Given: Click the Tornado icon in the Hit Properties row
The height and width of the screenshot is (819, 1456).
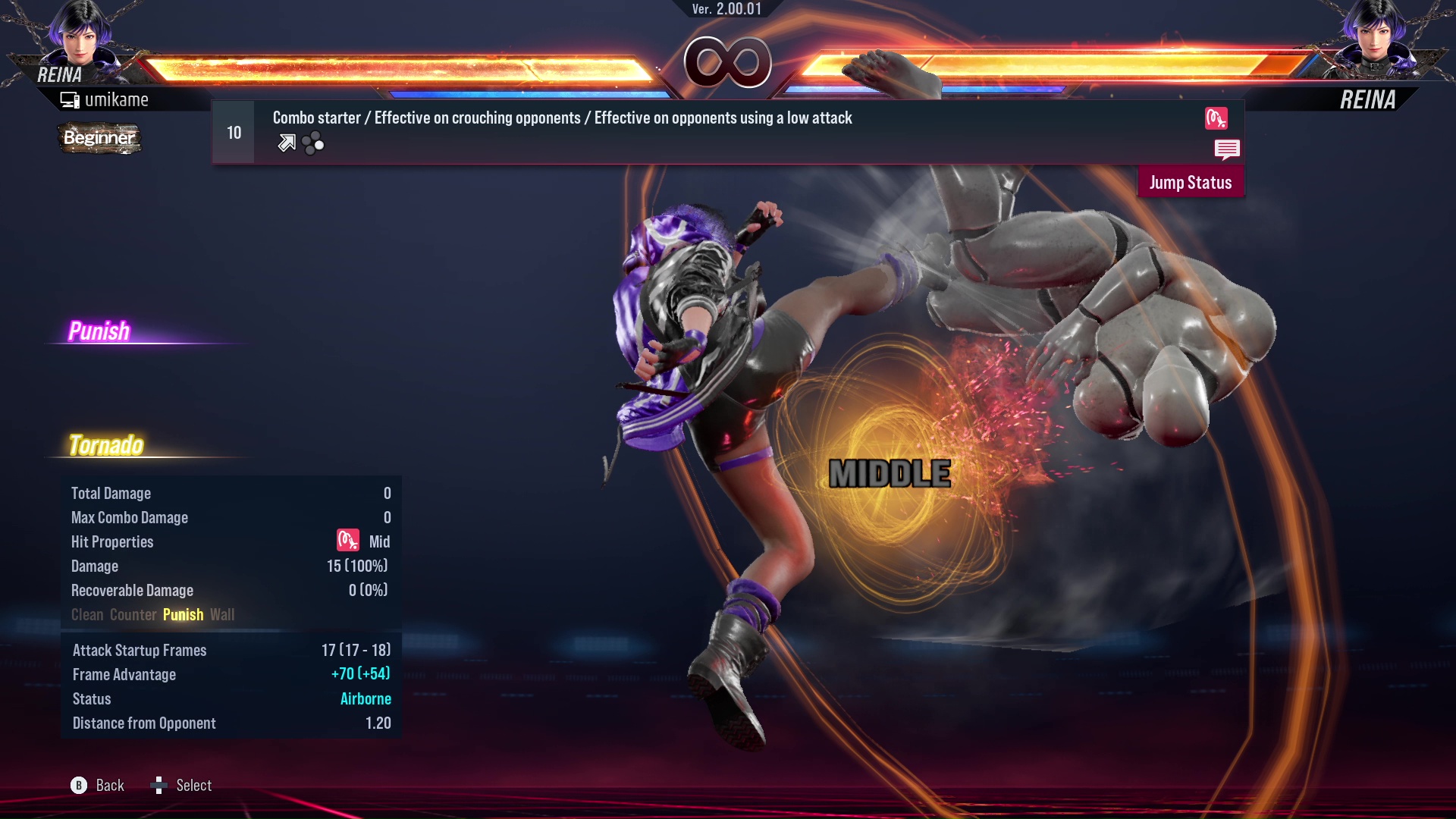Looking at the screenshot, I should (347, 541).
